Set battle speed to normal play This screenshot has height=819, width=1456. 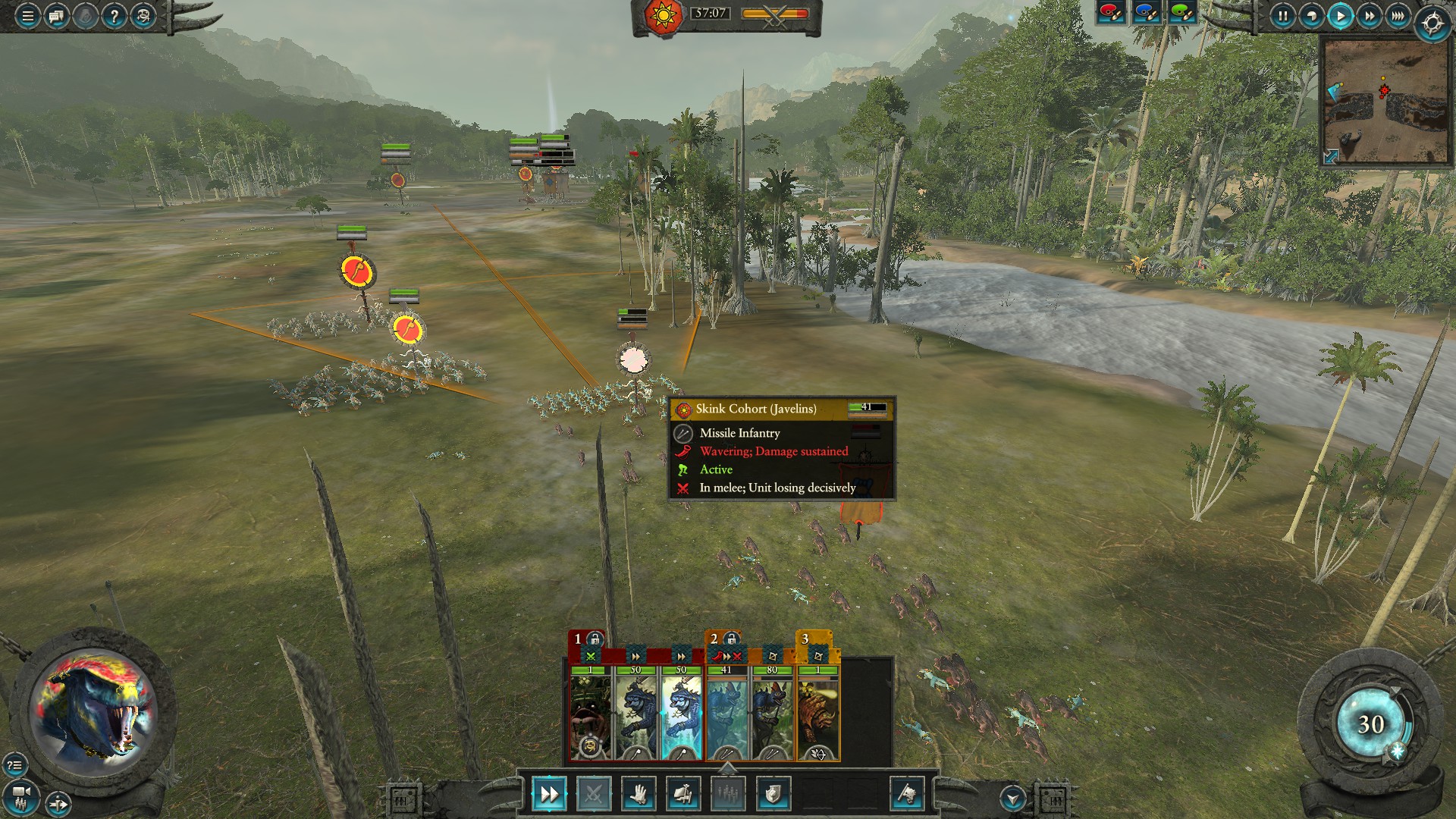click(x=1340, y=16)
